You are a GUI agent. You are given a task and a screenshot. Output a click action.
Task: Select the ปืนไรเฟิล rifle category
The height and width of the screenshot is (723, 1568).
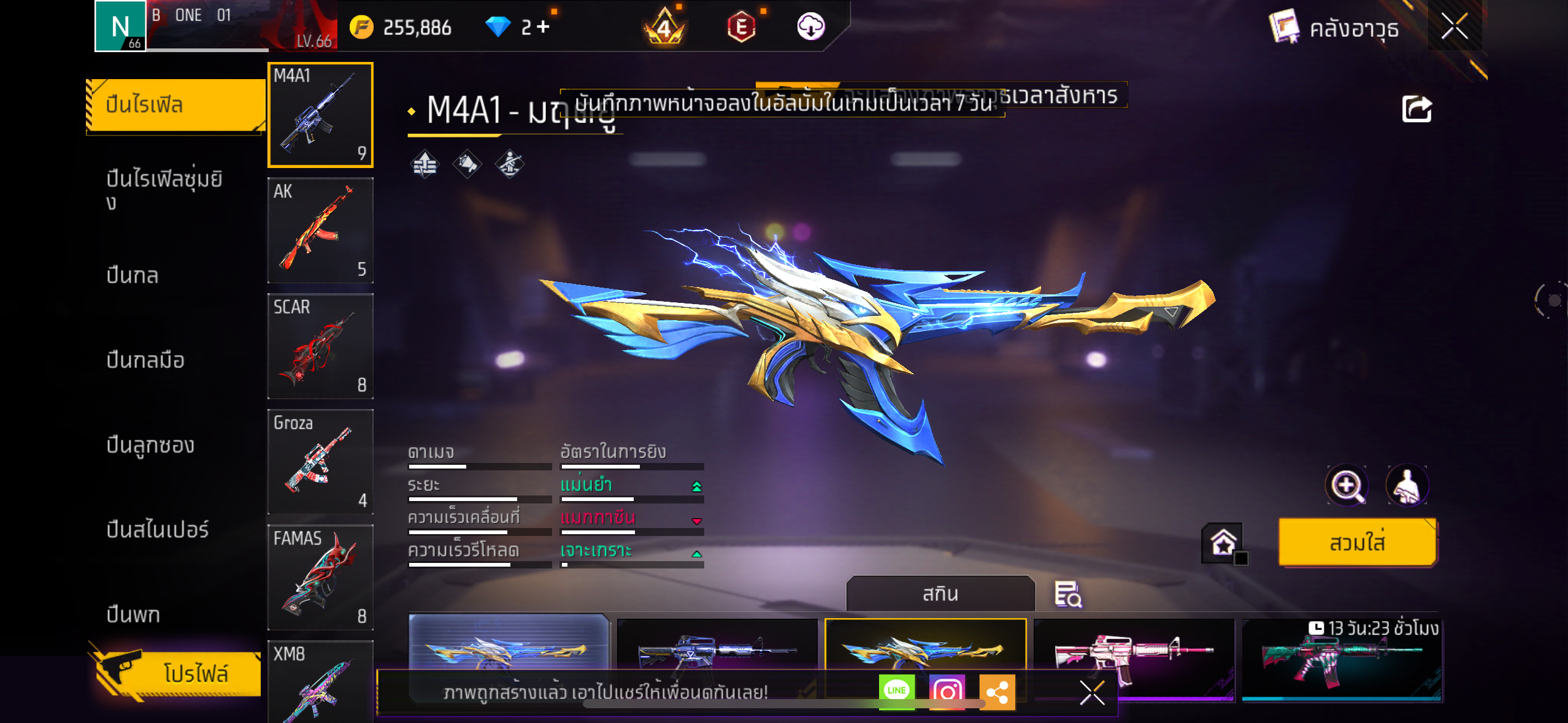coord(175,105)
